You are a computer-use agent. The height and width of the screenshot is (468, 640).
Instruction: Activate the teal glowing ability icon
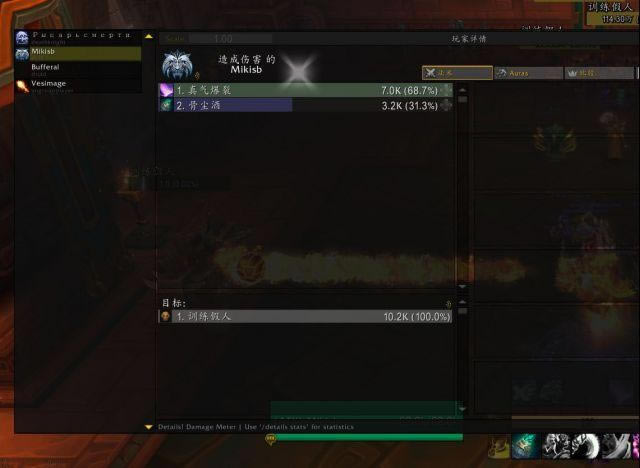pyautogui.click(x=527, y=445)
